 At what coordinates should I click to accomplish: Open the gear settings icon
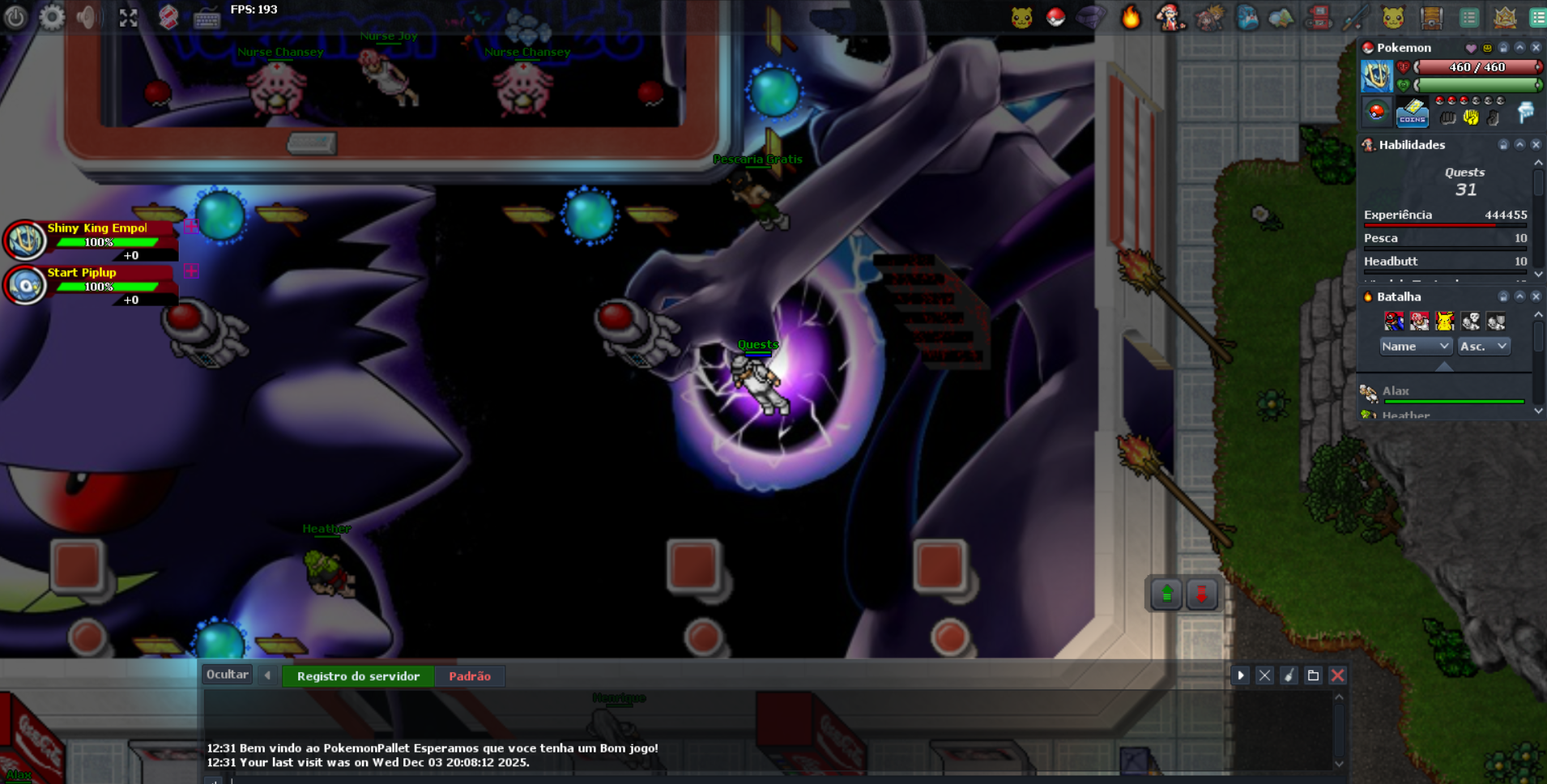coord(52,17)
